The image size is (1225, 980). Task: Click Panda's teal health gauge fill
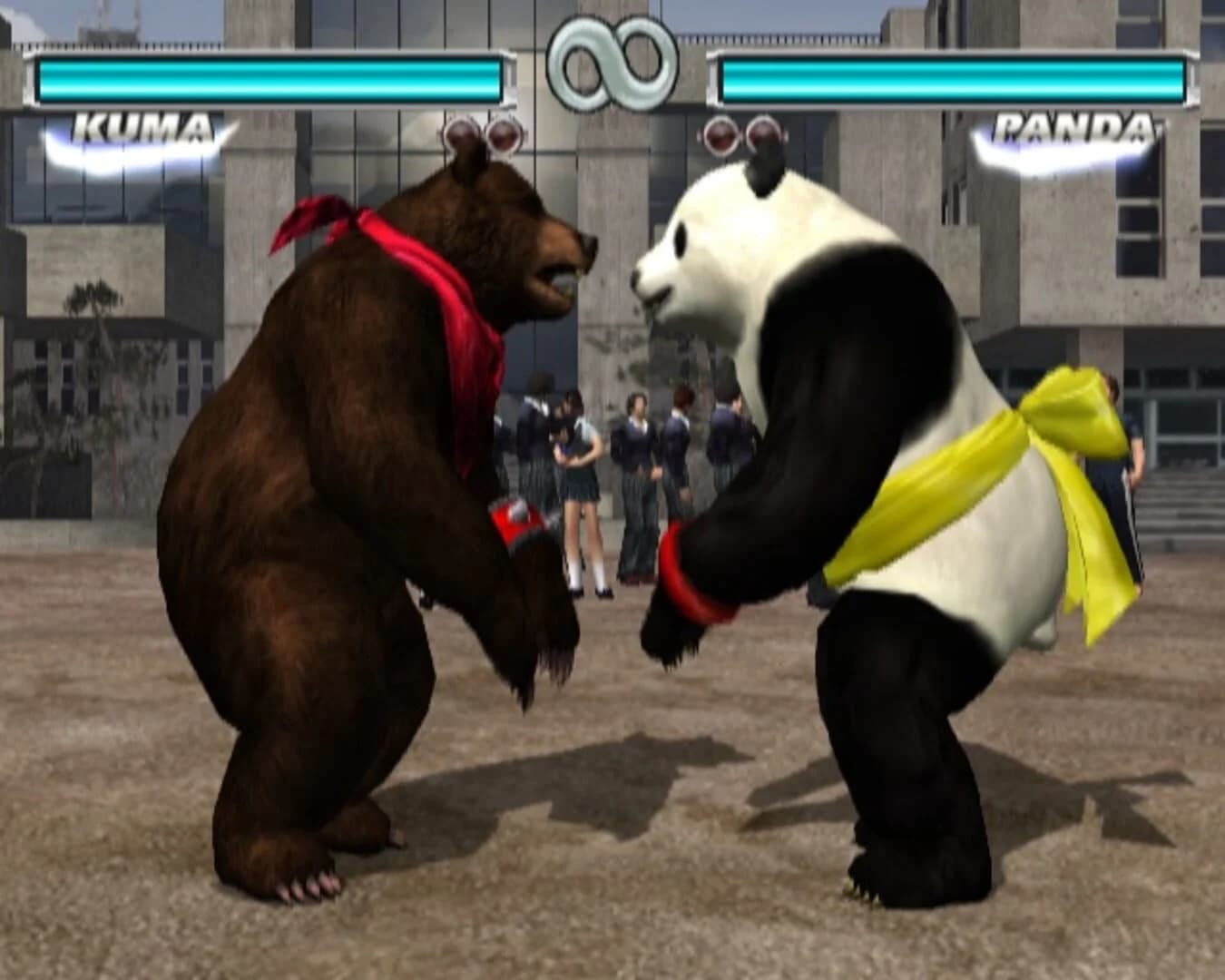[953, 82]
